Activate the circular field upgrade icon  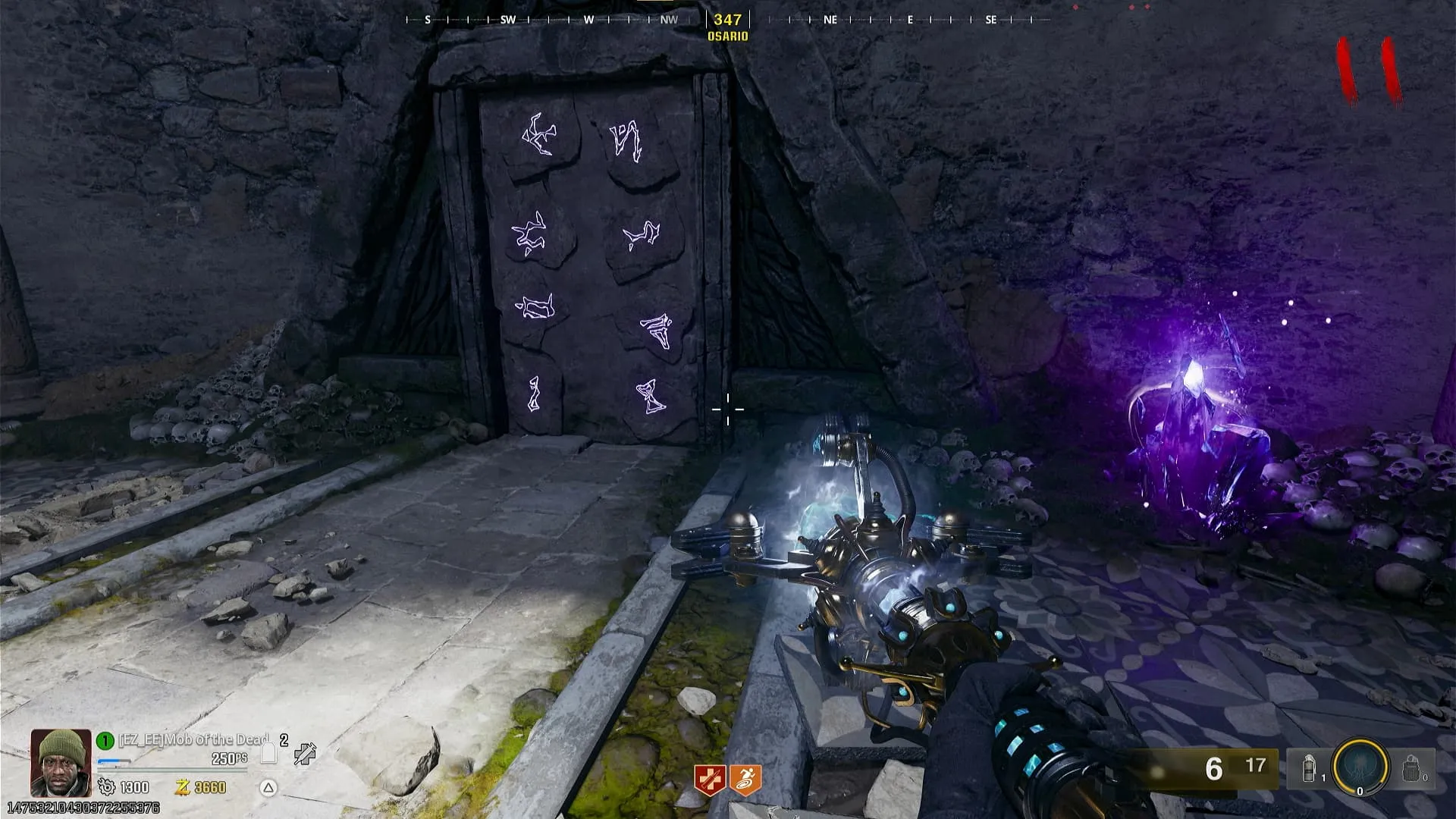click(1360, 769)
